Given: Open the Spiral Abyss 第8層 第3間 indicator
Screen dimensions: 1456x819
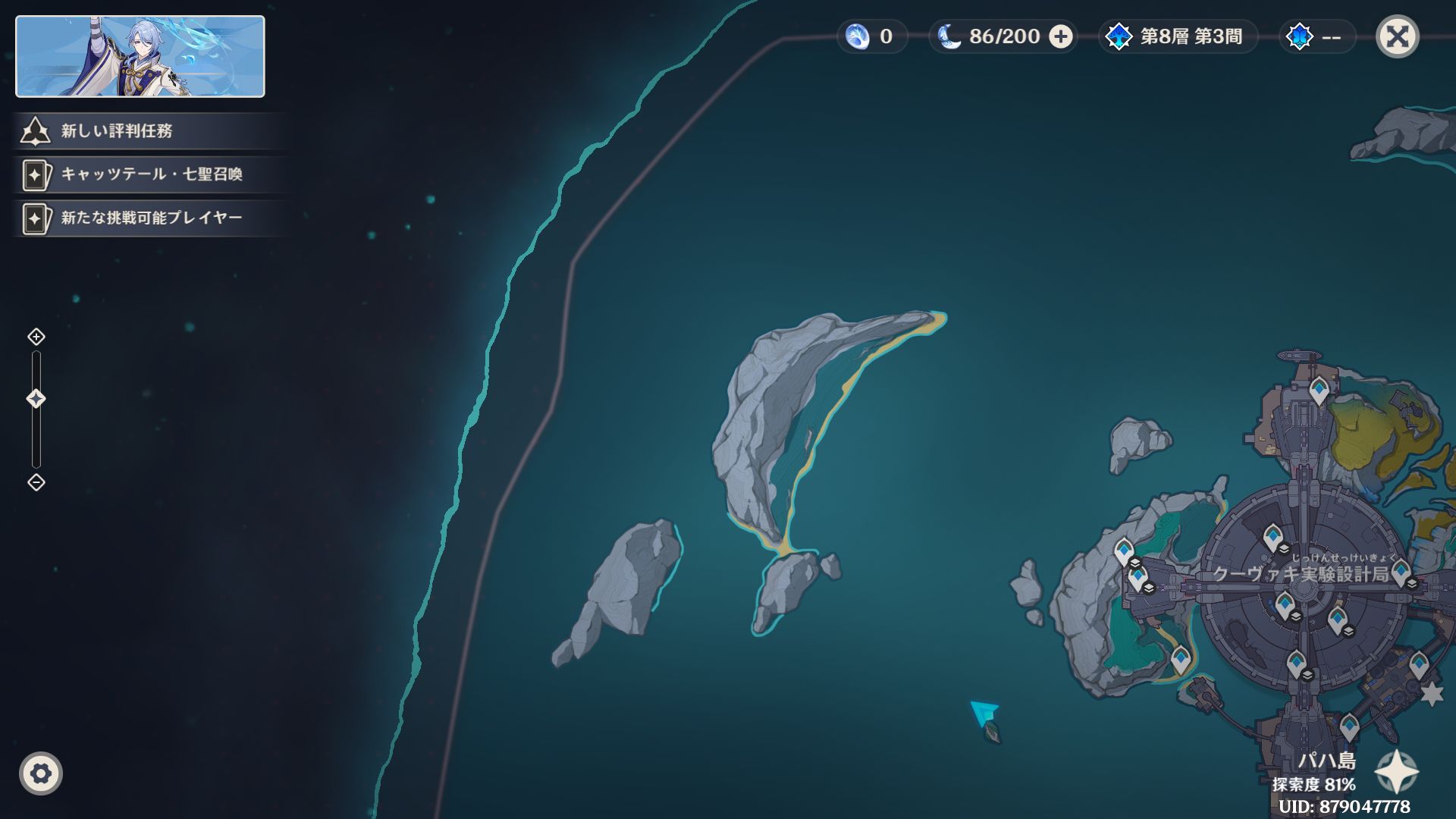Looking at the screenshot, I should tap(1178, 36).
